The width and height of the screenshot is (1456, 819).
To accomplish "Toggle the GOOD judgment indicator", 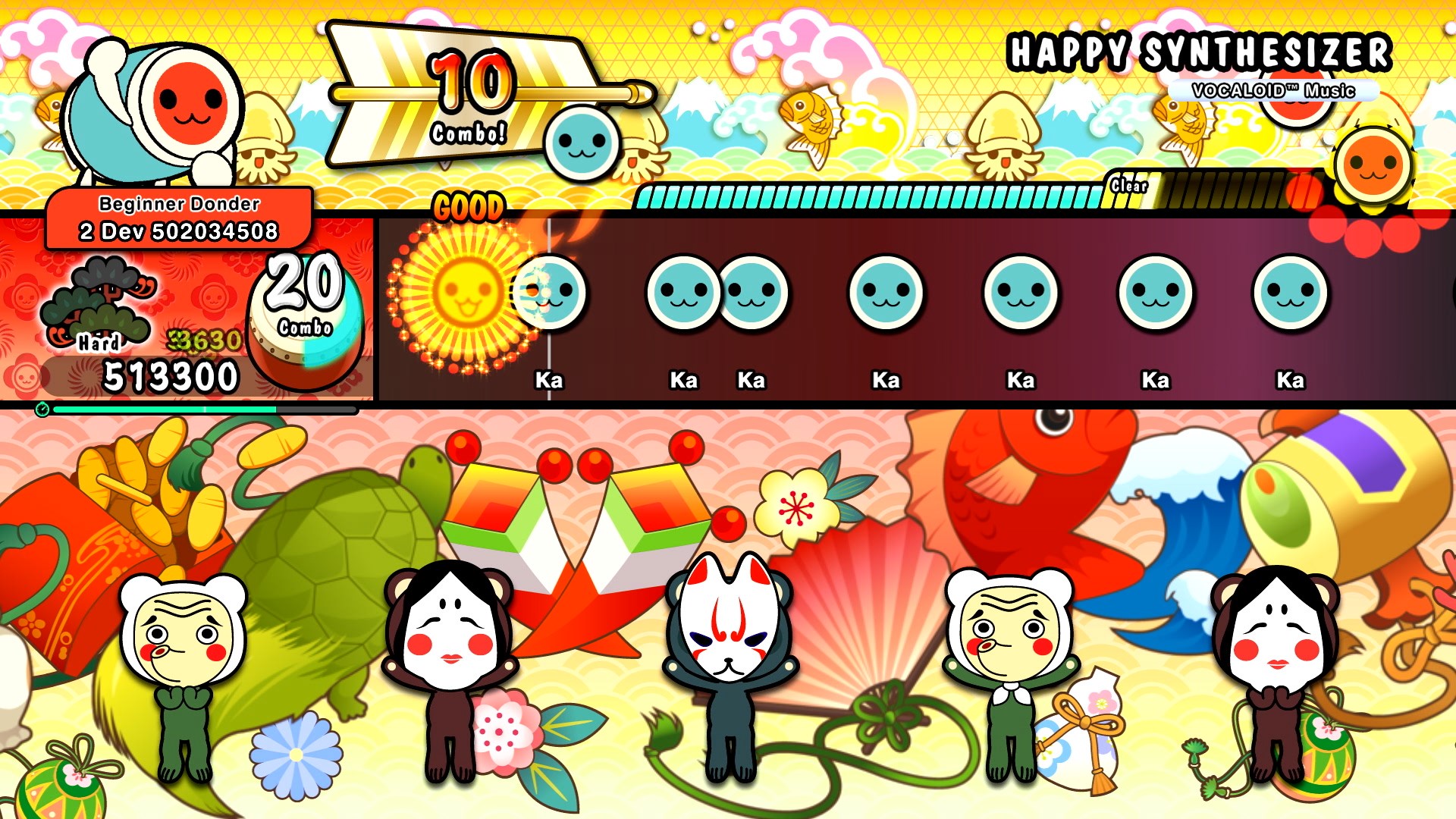I will point(469,206).
